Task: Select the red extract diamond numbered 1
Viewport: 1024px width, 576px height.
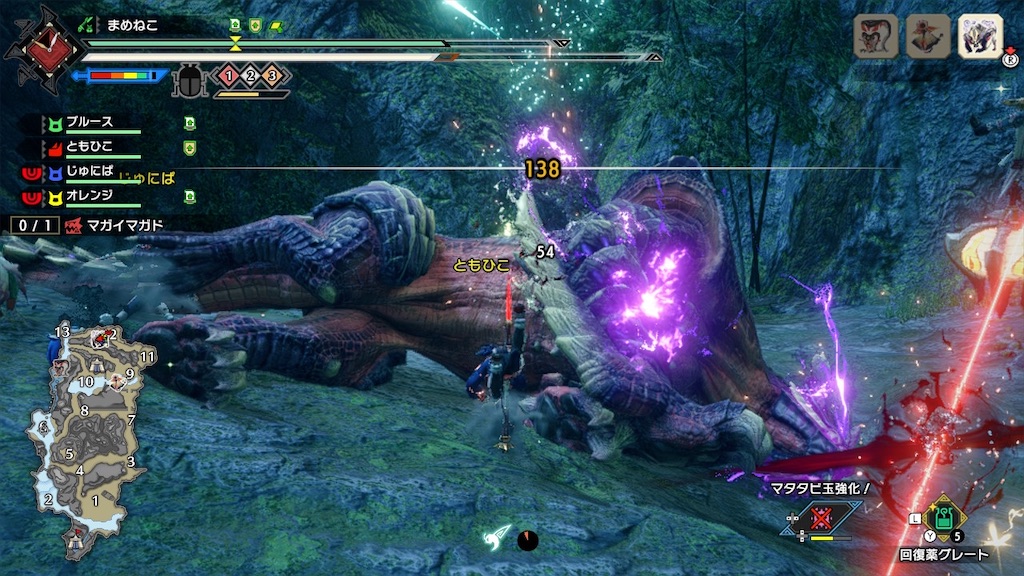Action: coord(227,74)
